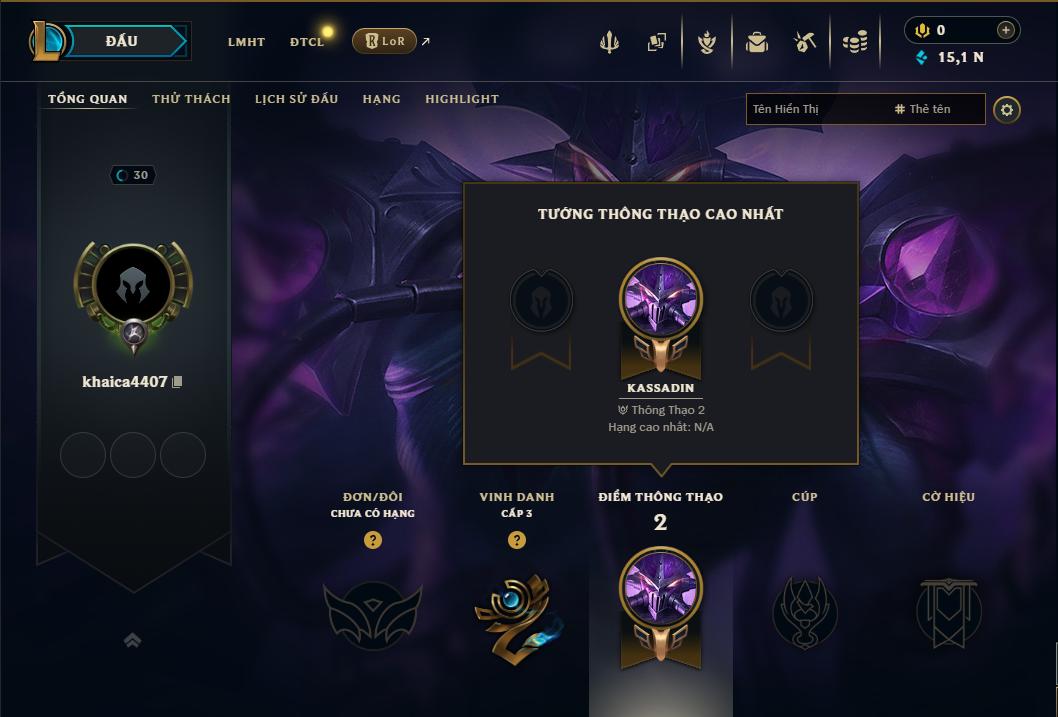Show the HIGHLIGHT tab
This screenshot has width=1058, height=717.
click(462, 99)
